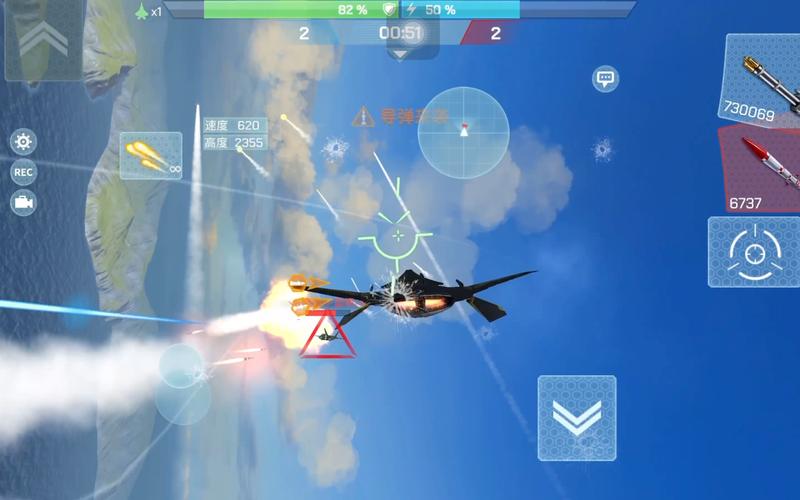Activate the target lock-on button
Screen dimensions: 800x500
[752, 251]
